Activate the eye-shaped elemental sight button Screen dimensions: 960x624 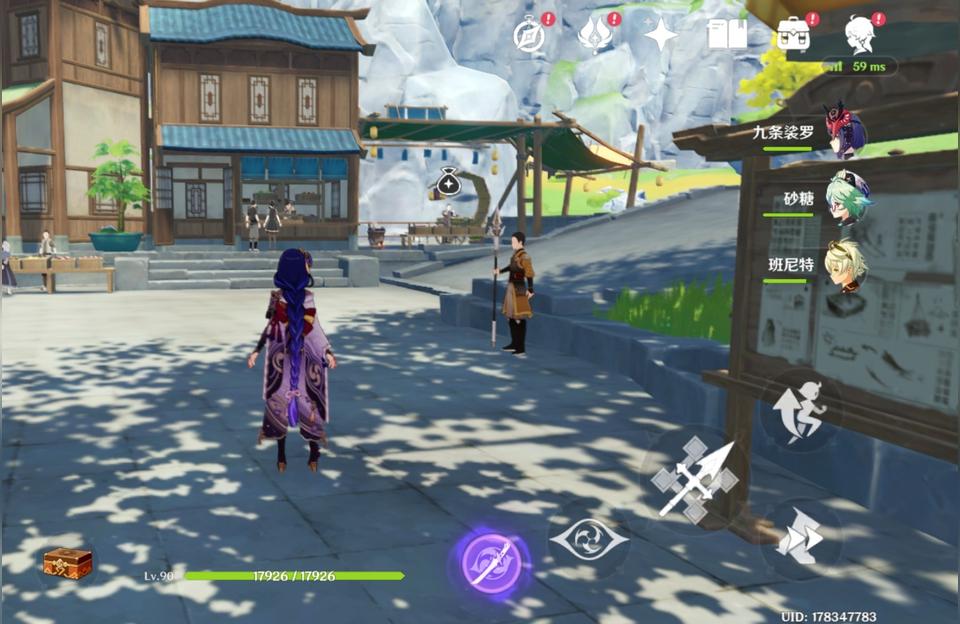pyautogui.click(x=588, y=540)
